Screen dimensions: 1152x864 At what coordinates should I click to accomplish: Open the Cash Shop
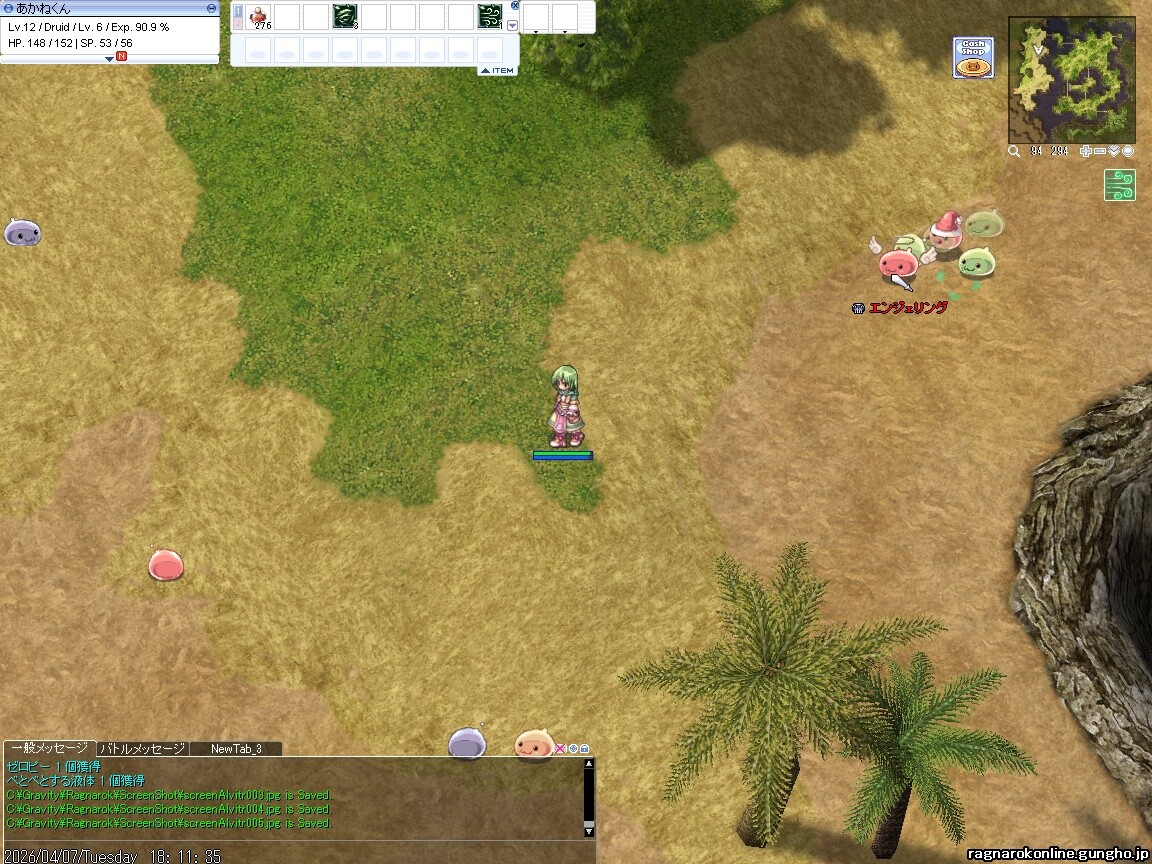(x=973, y=57)
